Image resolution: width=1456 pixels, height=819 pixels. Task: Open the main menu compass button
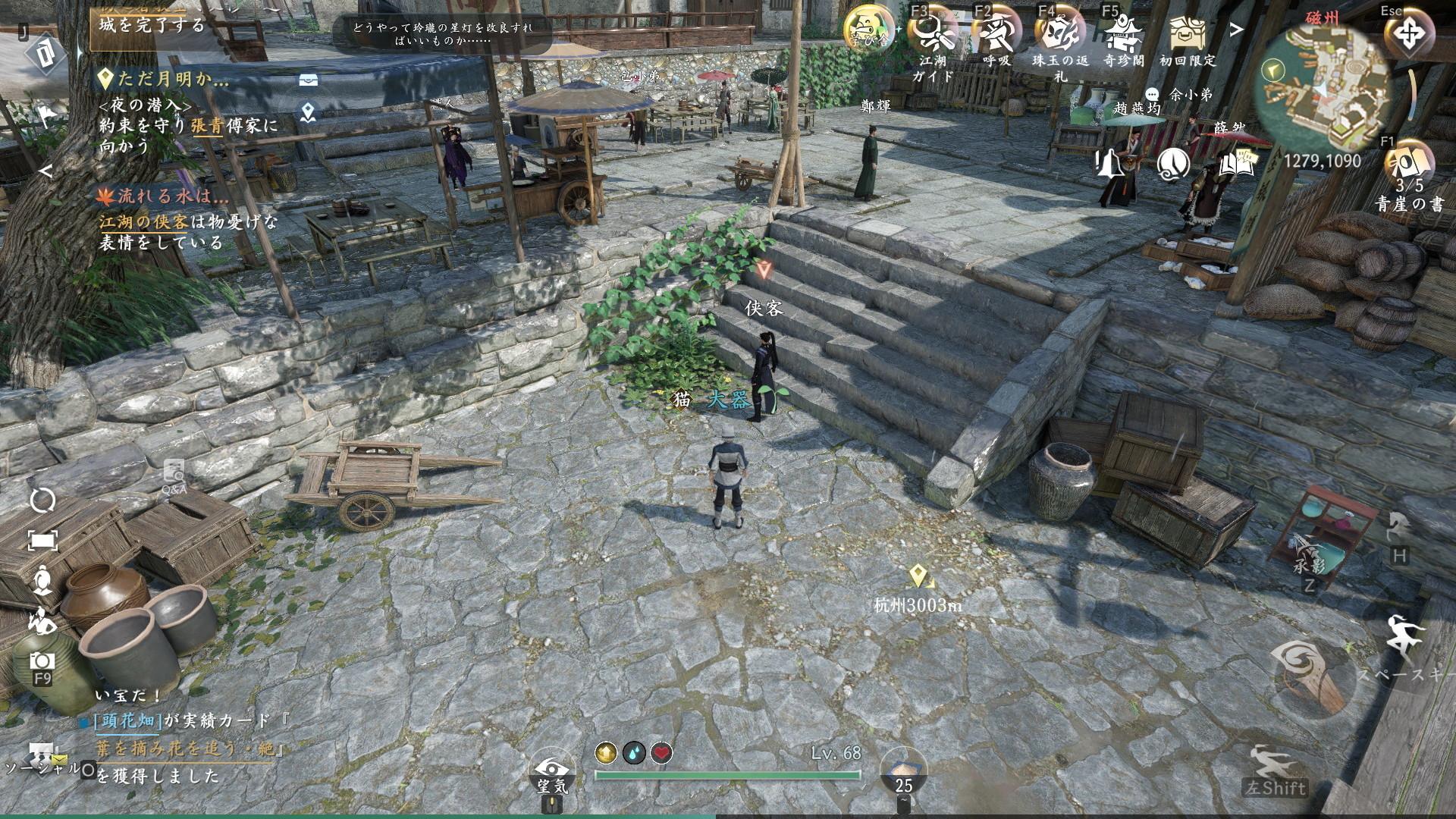1409,34
